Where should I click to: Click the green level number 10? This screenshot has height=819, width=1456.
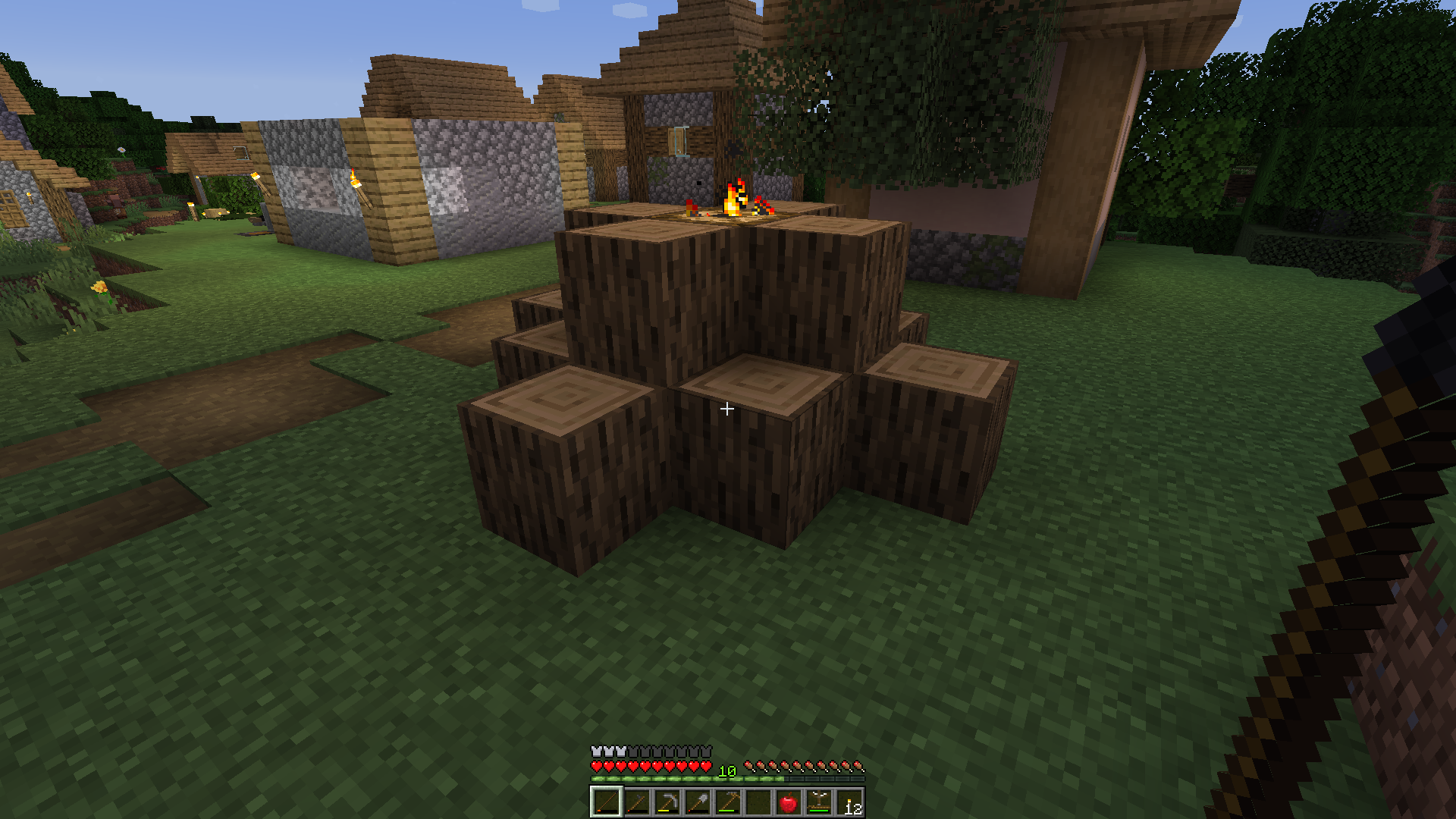(x=726, y=771)
